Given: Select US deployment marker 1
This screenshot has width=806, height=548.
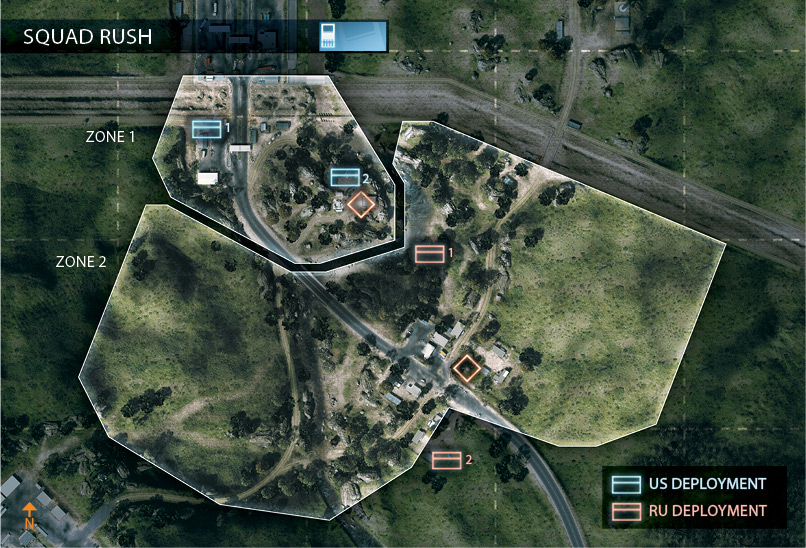Looking at the screenshot, I should click(x=207, y=128).
